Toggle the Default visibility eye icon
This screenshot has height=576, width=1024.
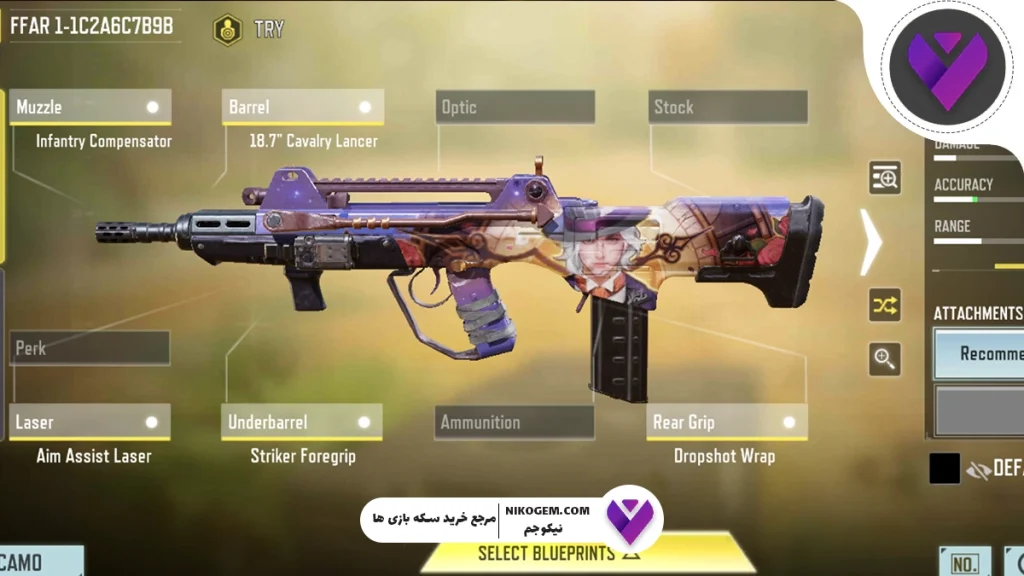pyautogui.click(x=977, y=468)
